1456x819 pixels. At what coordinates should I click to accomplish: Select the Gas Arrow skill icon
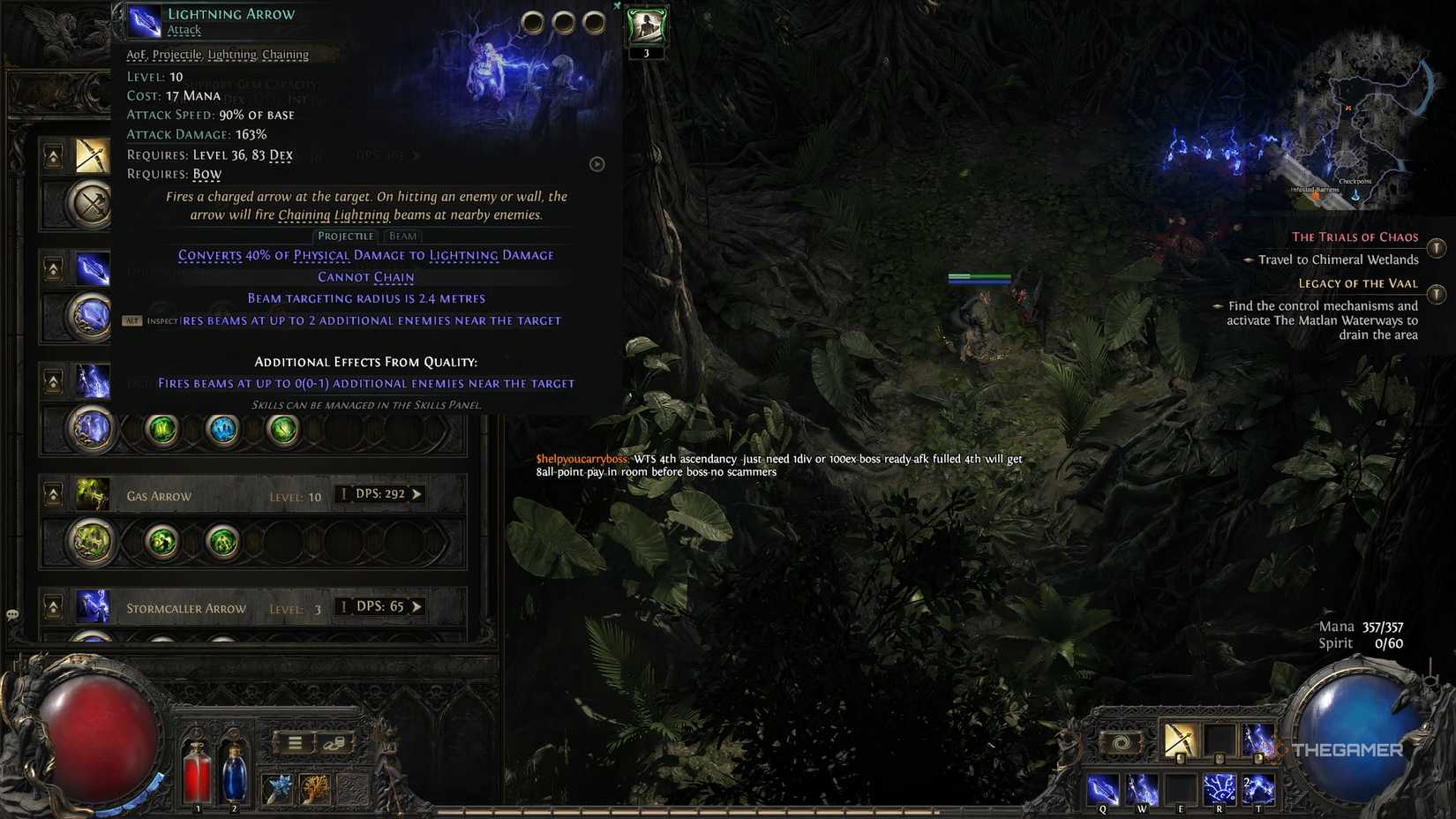click(x=91, y=496)
